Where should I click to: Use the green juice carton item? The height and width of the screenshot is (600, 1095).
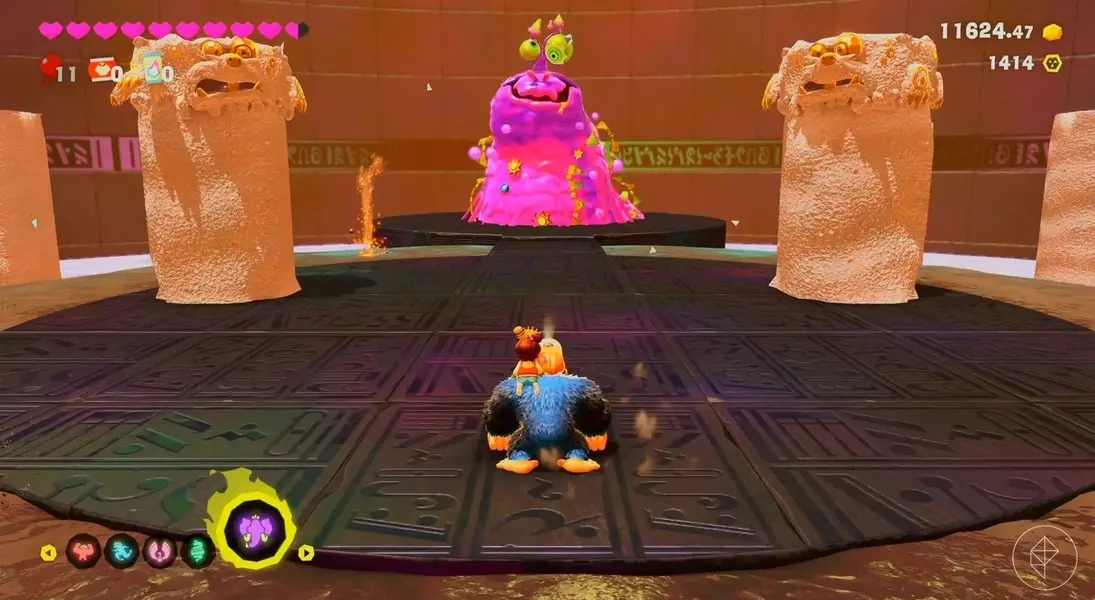tap(153, 68)
